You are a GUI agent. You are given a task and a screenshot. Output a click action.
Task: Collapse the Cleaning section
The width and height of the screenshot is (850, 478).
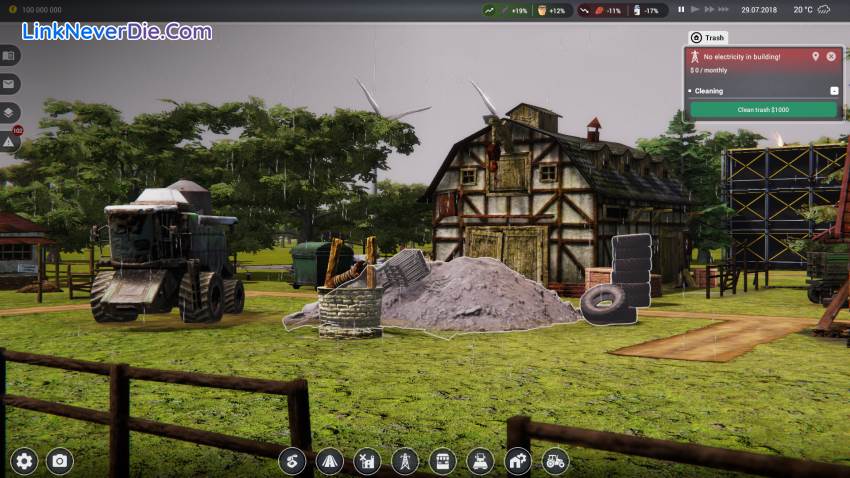pos(834,91)
